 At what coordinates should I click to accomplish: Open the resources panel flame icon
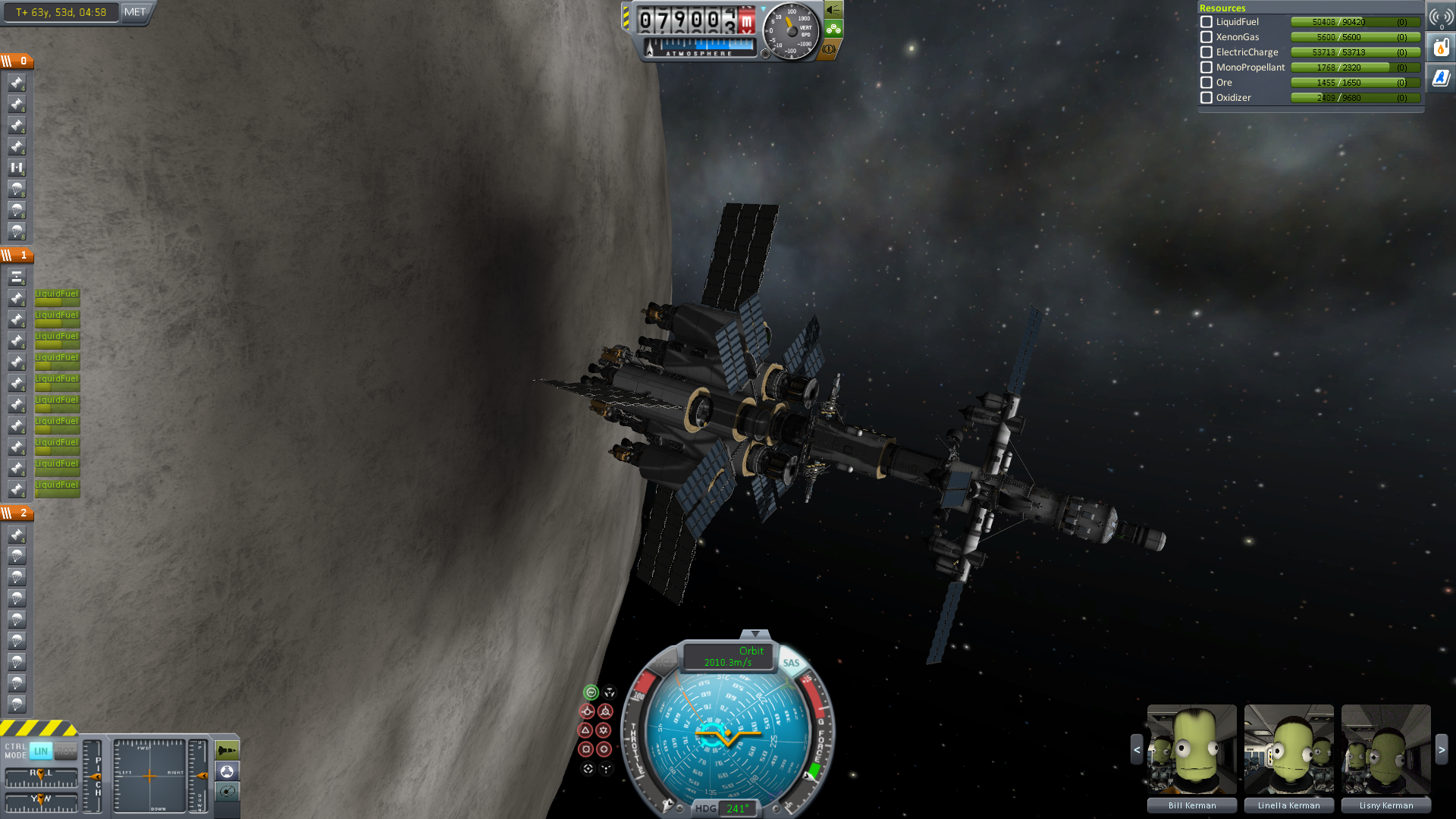point(1441,48)
